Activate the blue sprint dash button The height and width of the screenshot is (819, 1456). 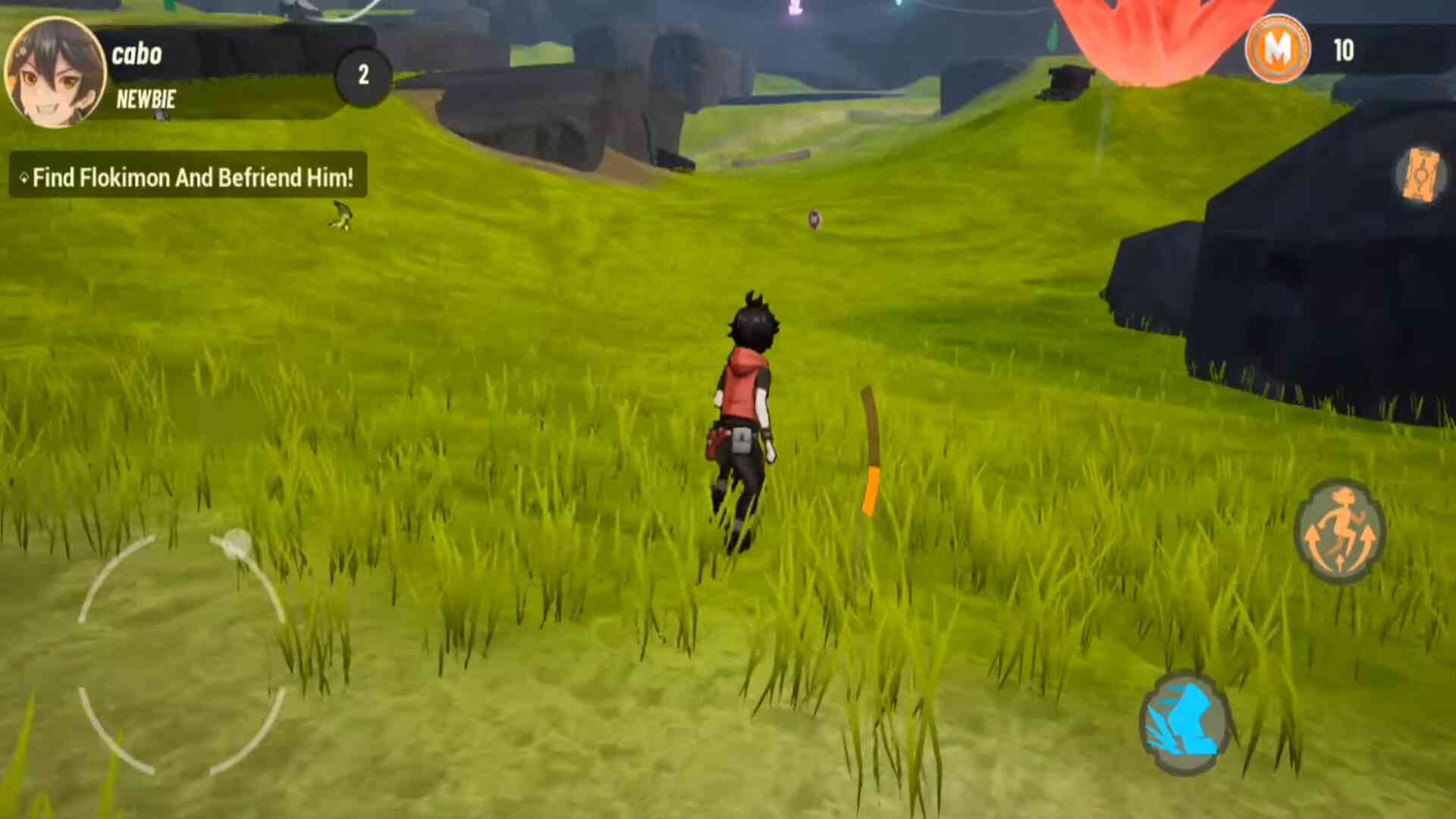[1184, 723]
